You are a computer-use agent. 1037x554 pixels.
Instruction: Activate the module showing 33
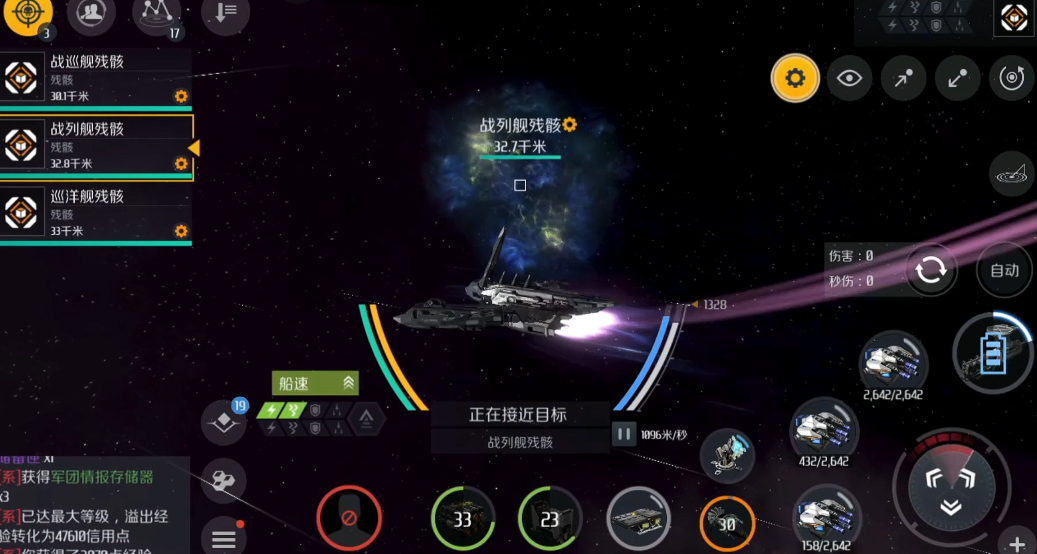point(463,519)
